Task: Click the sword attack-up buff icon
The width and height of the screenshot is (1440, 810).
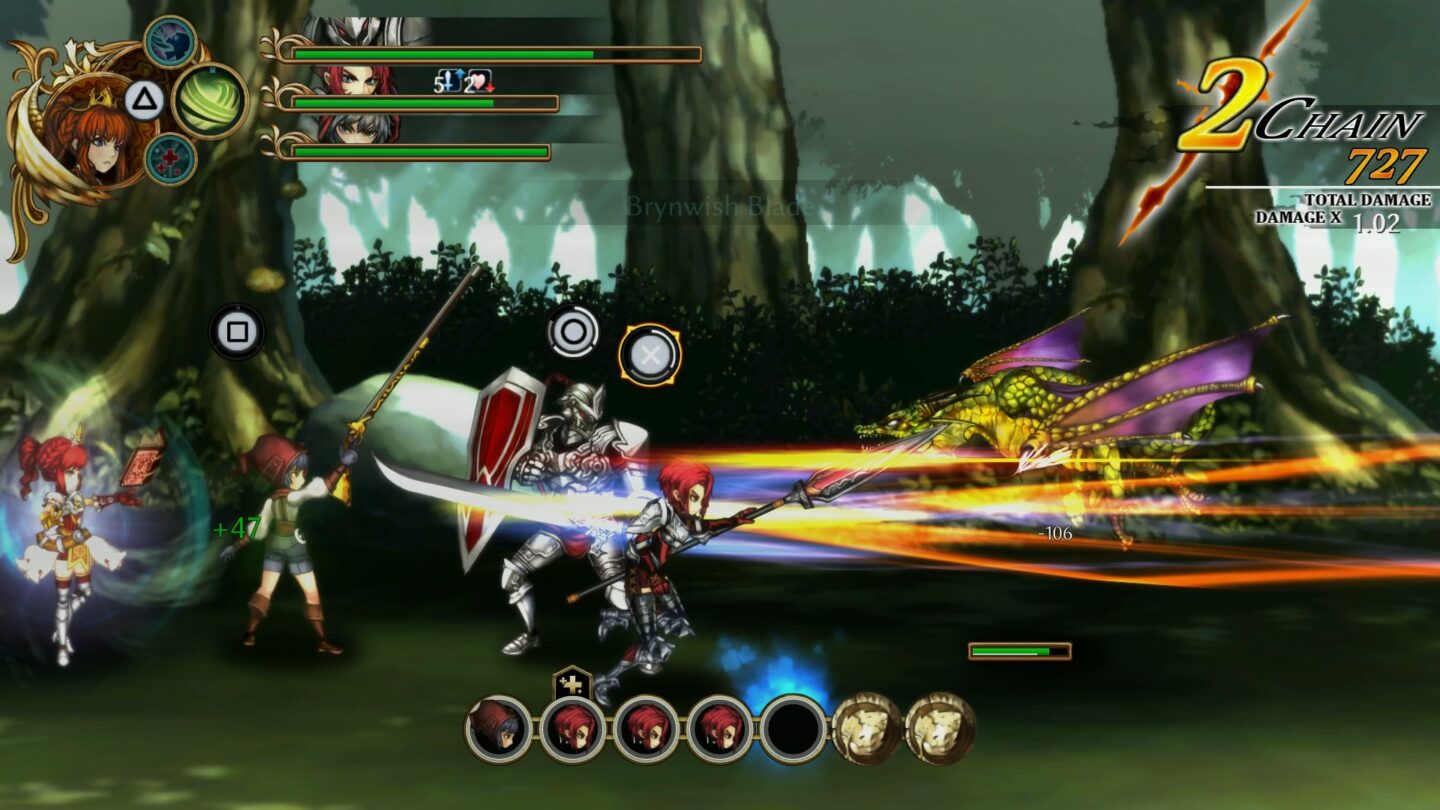Action: (449, 80)
